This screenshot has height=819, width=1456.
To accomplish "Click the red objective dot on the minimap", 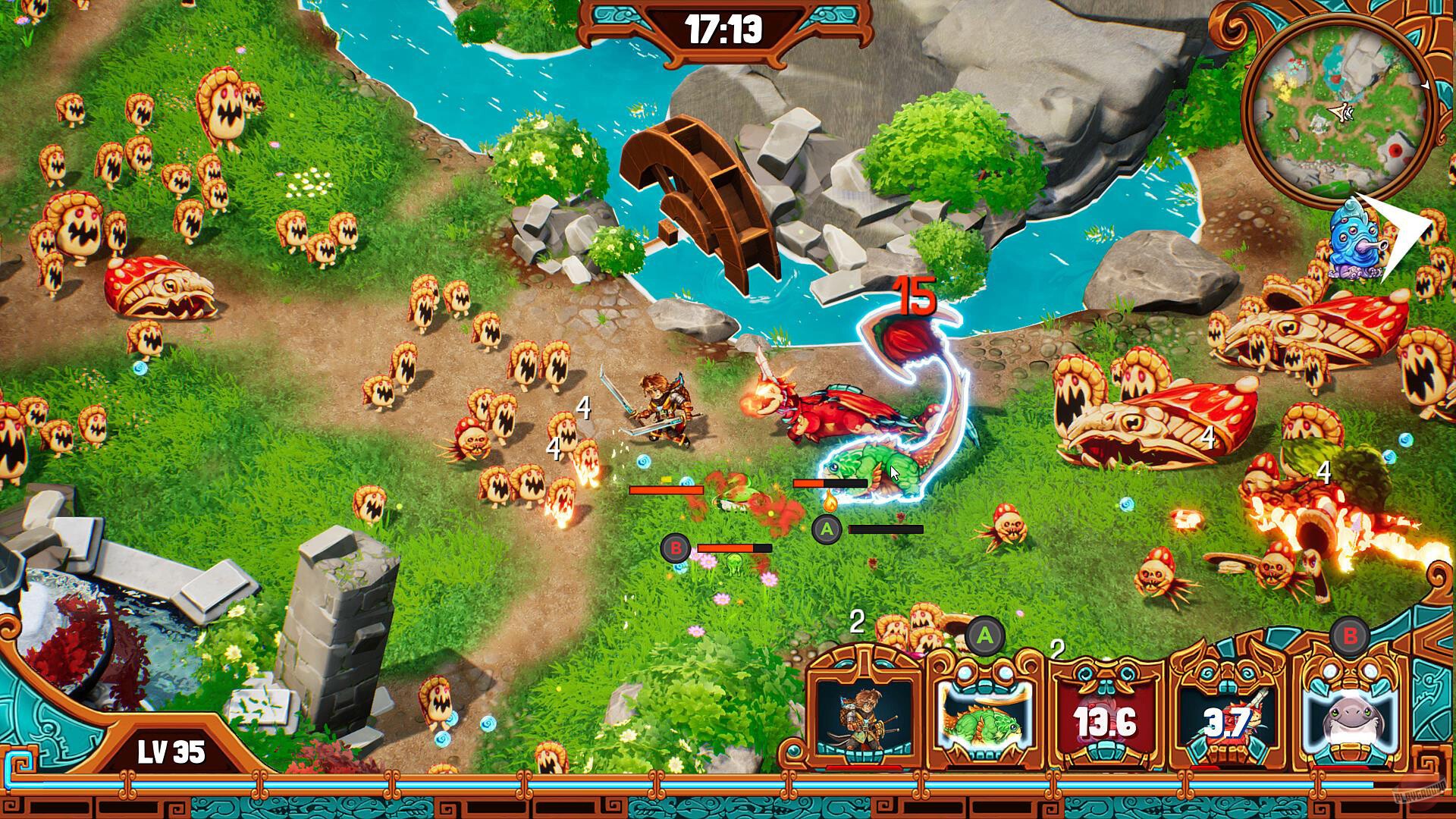I will coord(1396,149).
